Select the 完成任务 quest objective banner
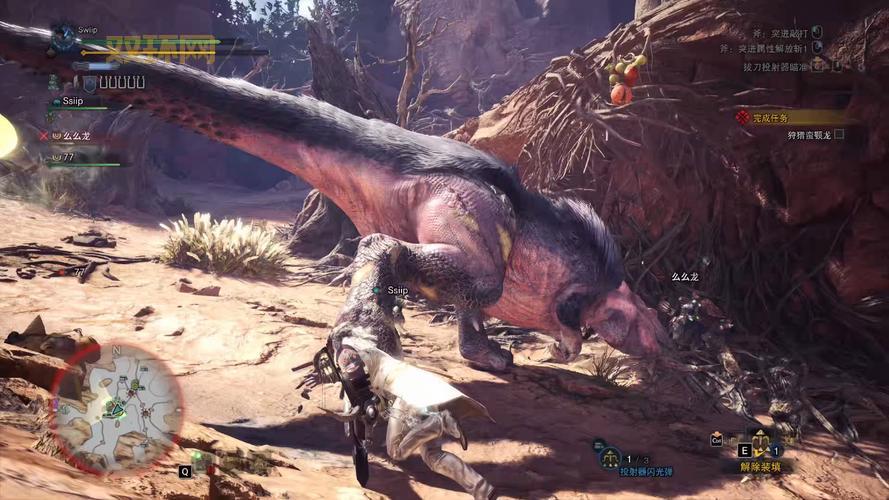Image resolution: width=889 pixels, height=500 pixels. tap(790, 118)
